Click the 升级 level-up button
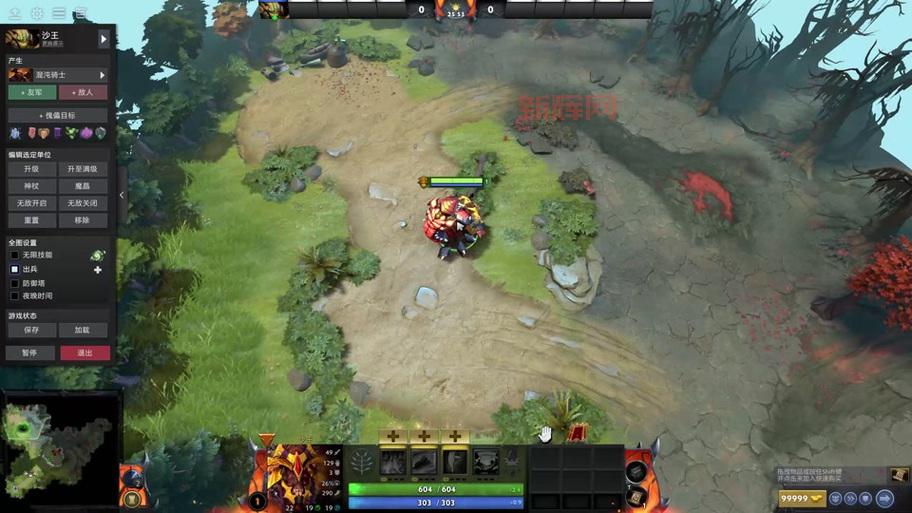 click(x=32, y=169)
